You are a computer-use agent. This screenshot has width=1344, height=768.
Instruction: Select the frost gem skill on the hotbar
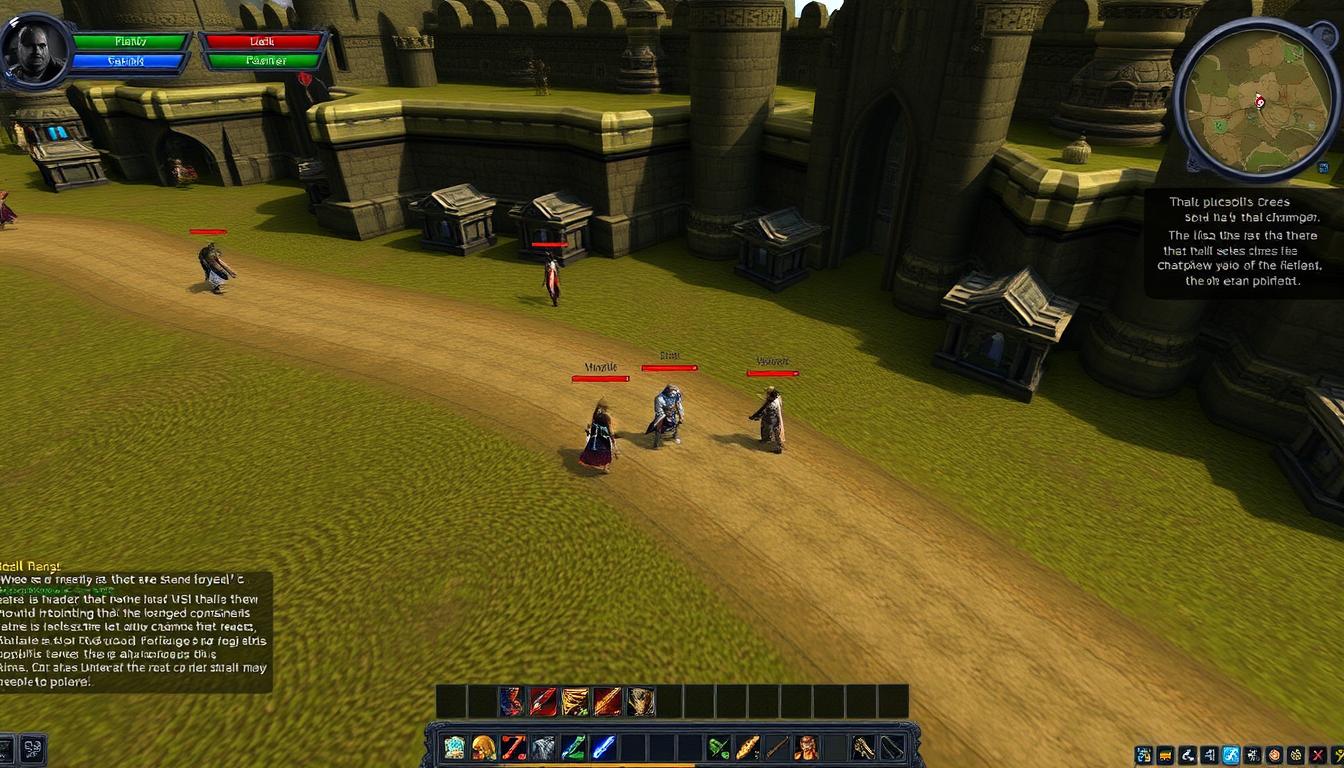point(453,747)
